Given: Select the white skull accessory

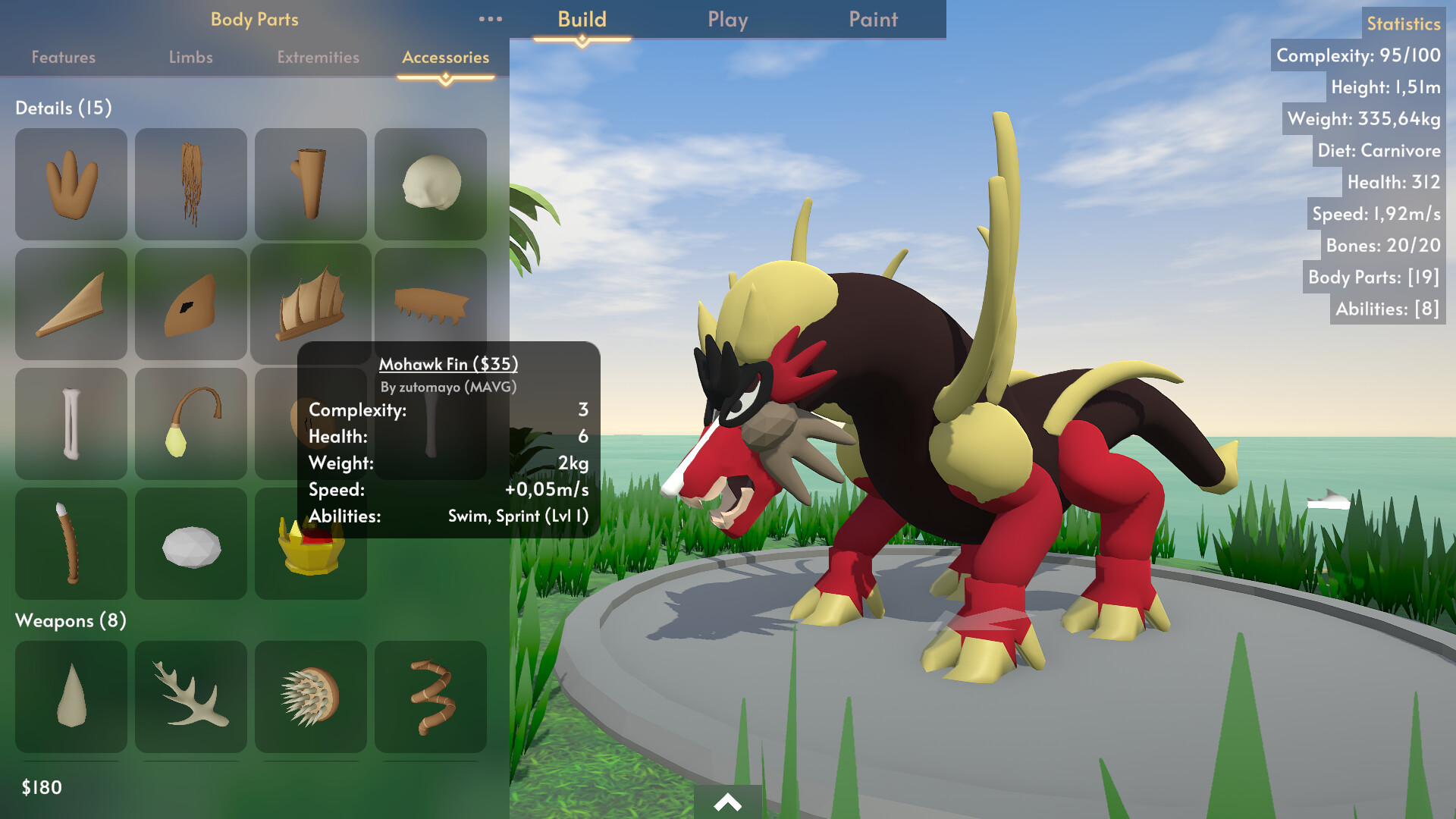Looking at the screenshot, I should point(431,184).
